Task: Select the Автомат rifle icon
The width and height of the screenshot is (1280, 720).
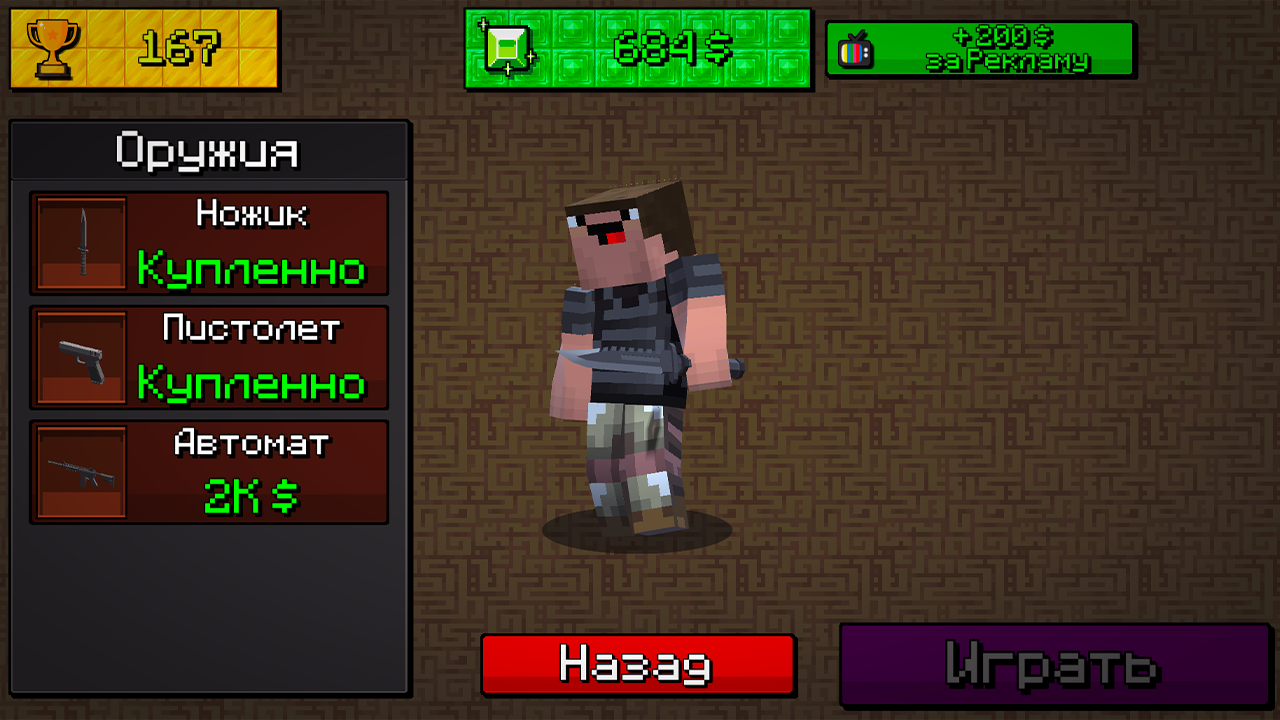Action: (x=80, y=471)
